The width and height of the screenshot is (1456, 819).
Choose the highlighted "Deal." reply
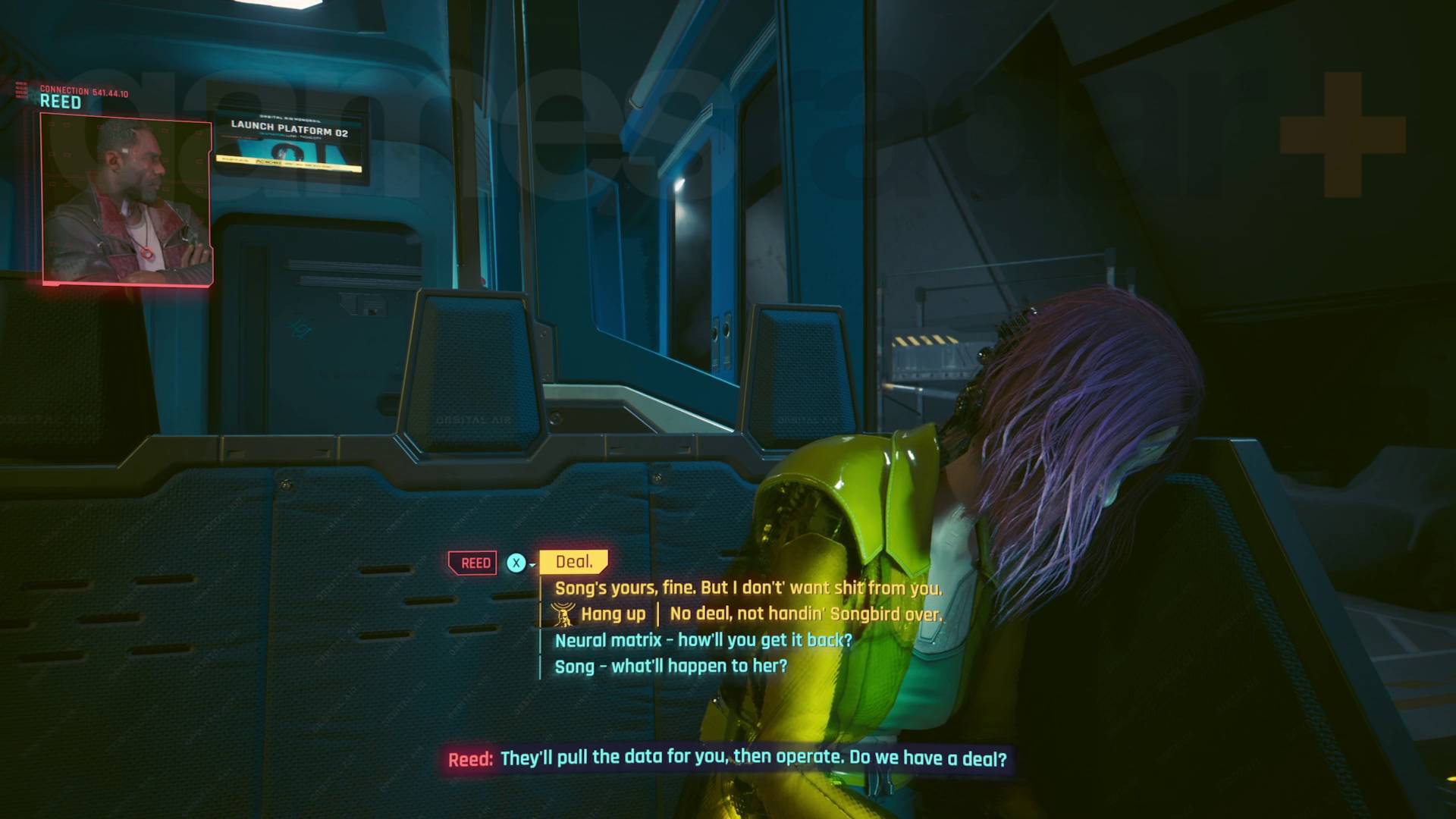pyautogui.click(x=573, y=562)
